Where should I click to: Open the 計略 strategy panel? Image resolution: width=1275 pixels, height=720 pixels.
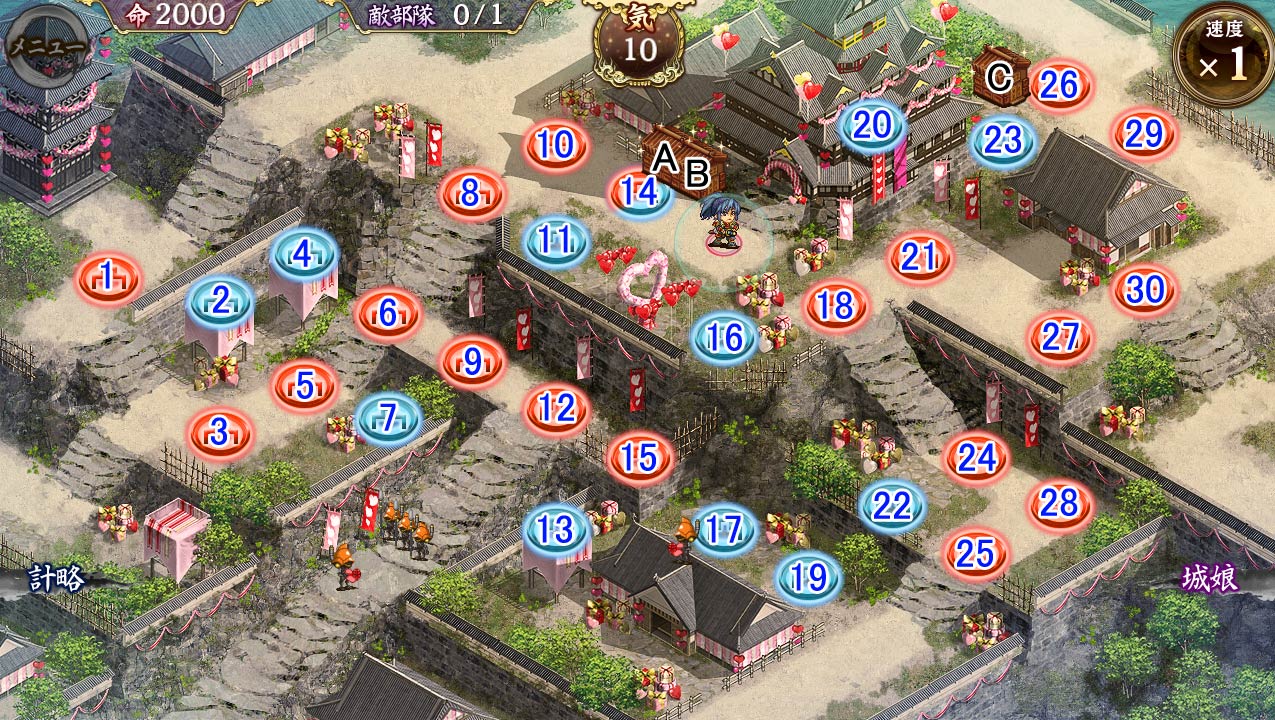pyautogui.click(x=56, y=578)
